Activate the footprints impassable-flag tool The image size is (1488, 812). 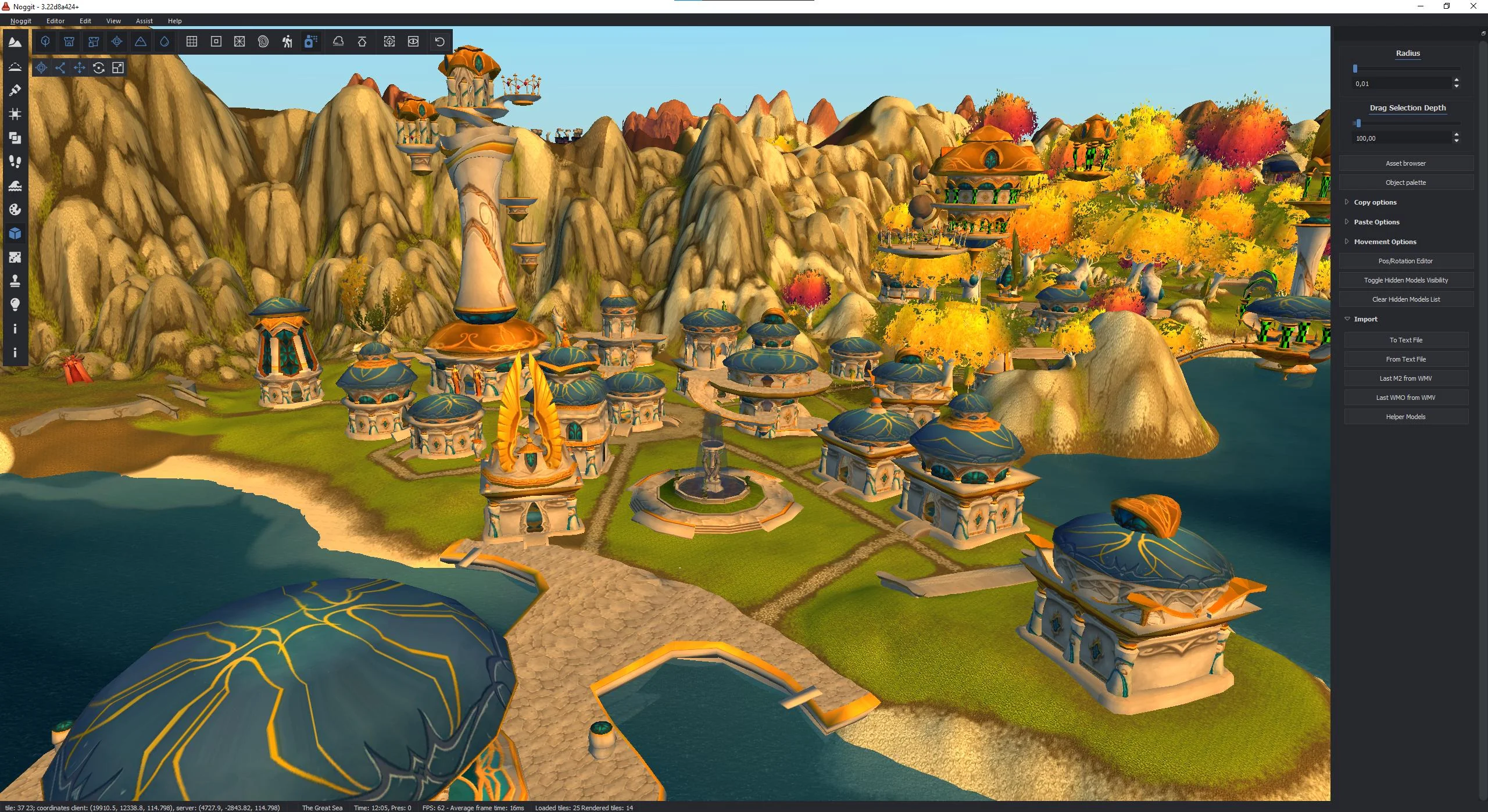tap(15, 162)
